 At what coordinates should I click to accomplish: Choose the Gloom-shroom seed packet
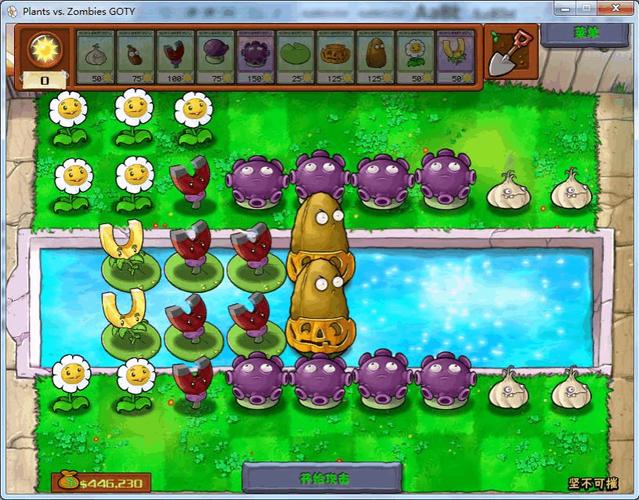point(256,56)
